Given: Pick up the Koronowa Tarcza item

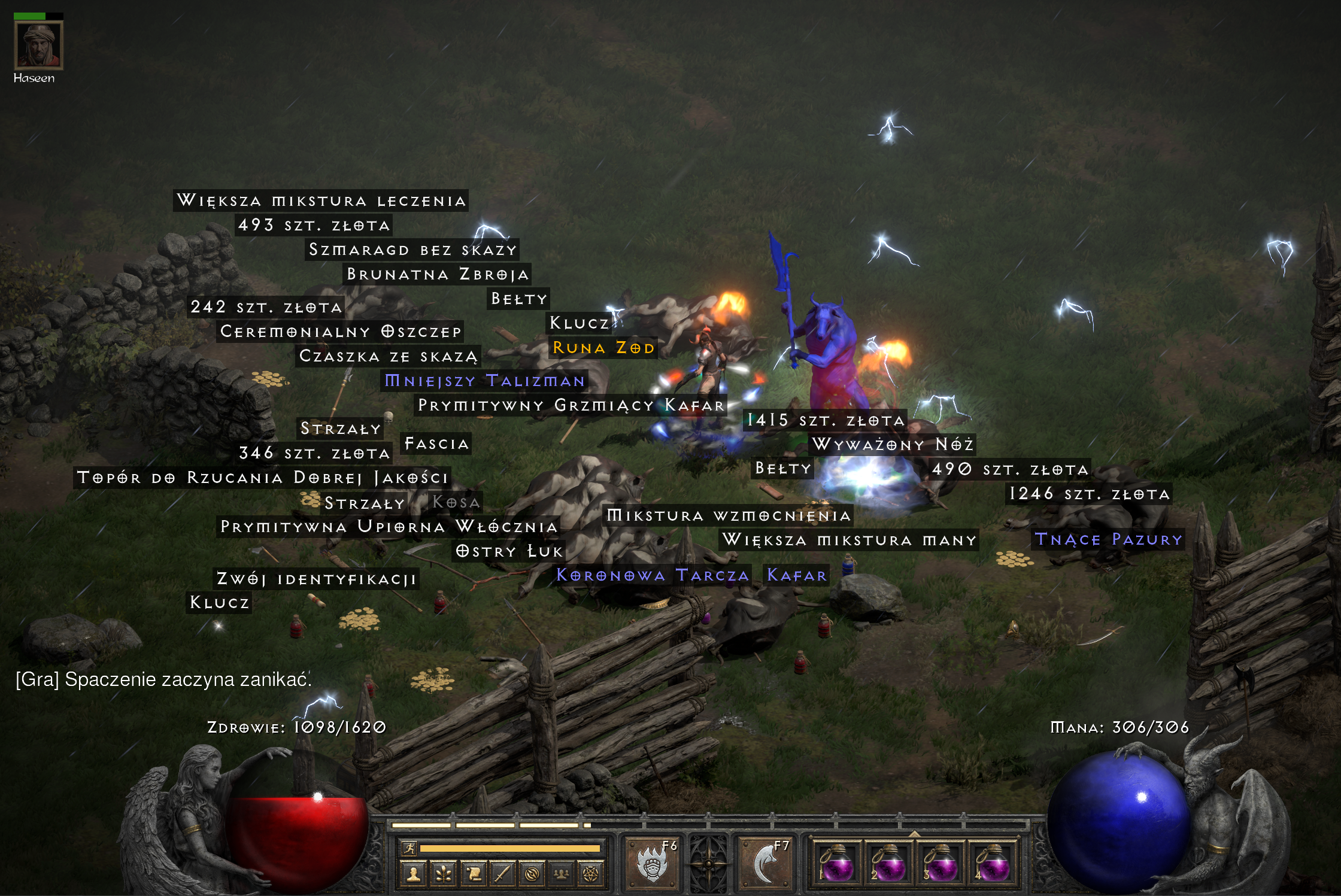Looking at the screenshot, I should coord(653,575).
